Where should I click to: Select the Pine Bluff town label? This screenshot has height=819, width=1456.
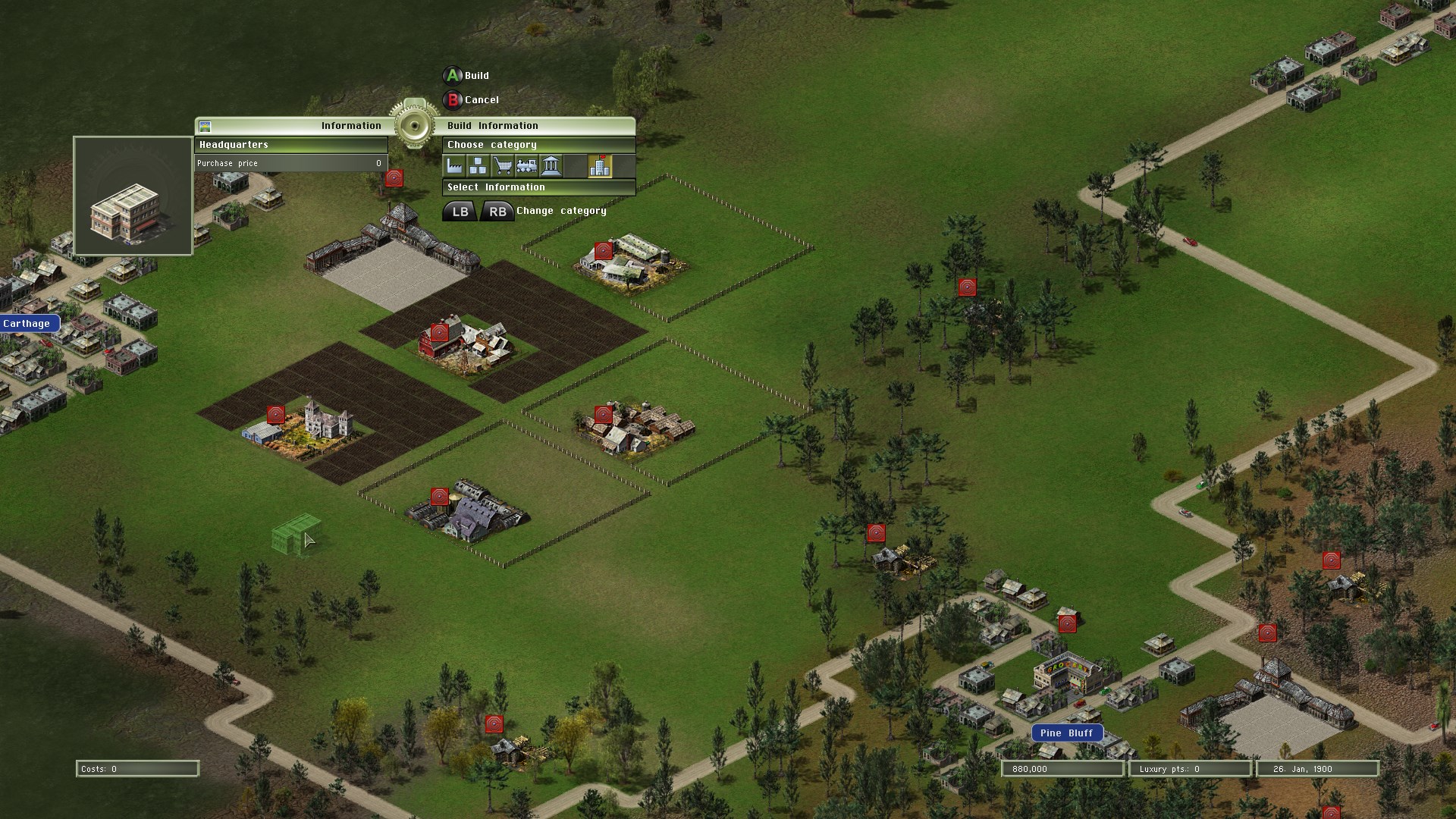click(x=1066, y=733)
